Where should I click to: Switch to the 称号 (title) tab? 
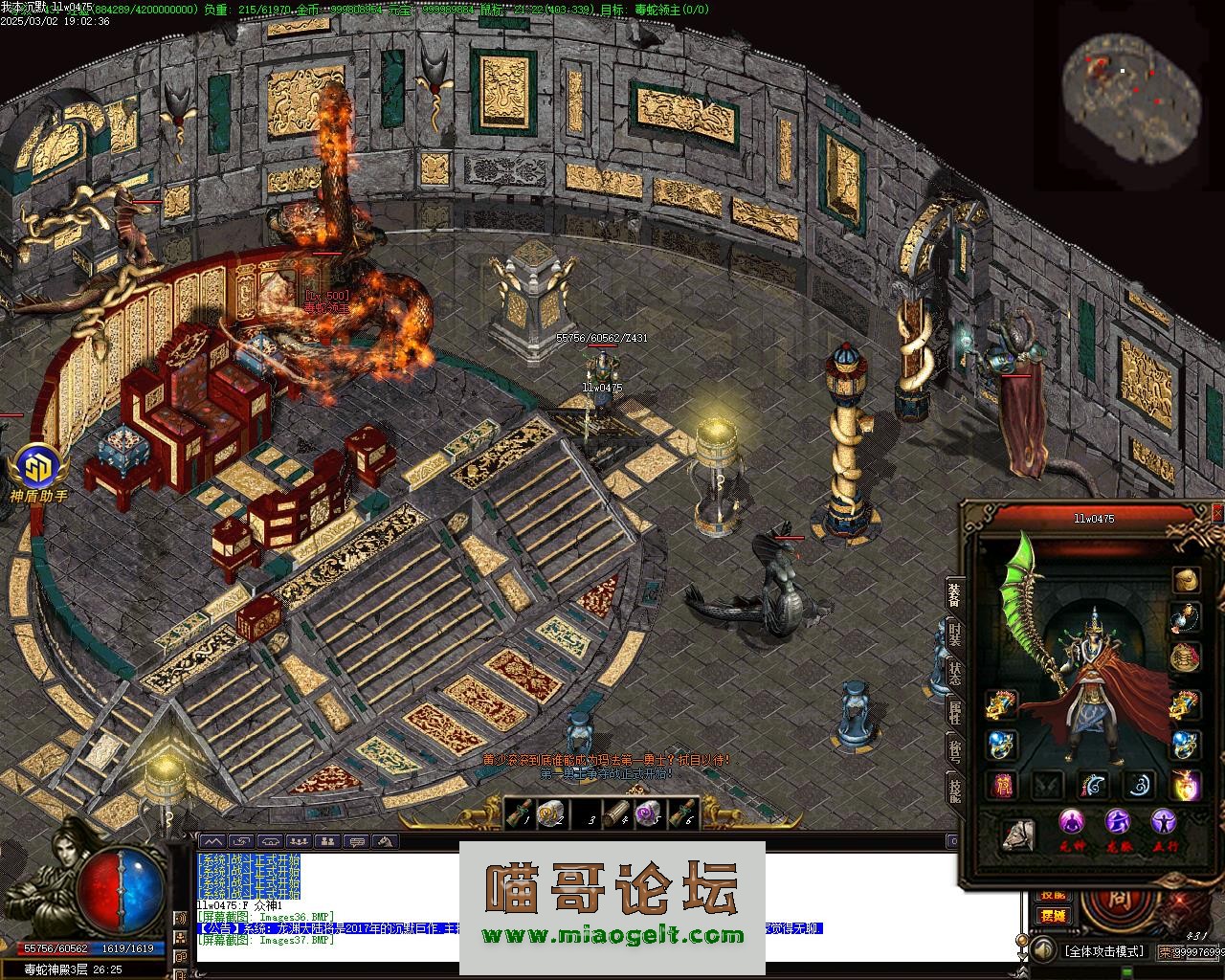954,749
